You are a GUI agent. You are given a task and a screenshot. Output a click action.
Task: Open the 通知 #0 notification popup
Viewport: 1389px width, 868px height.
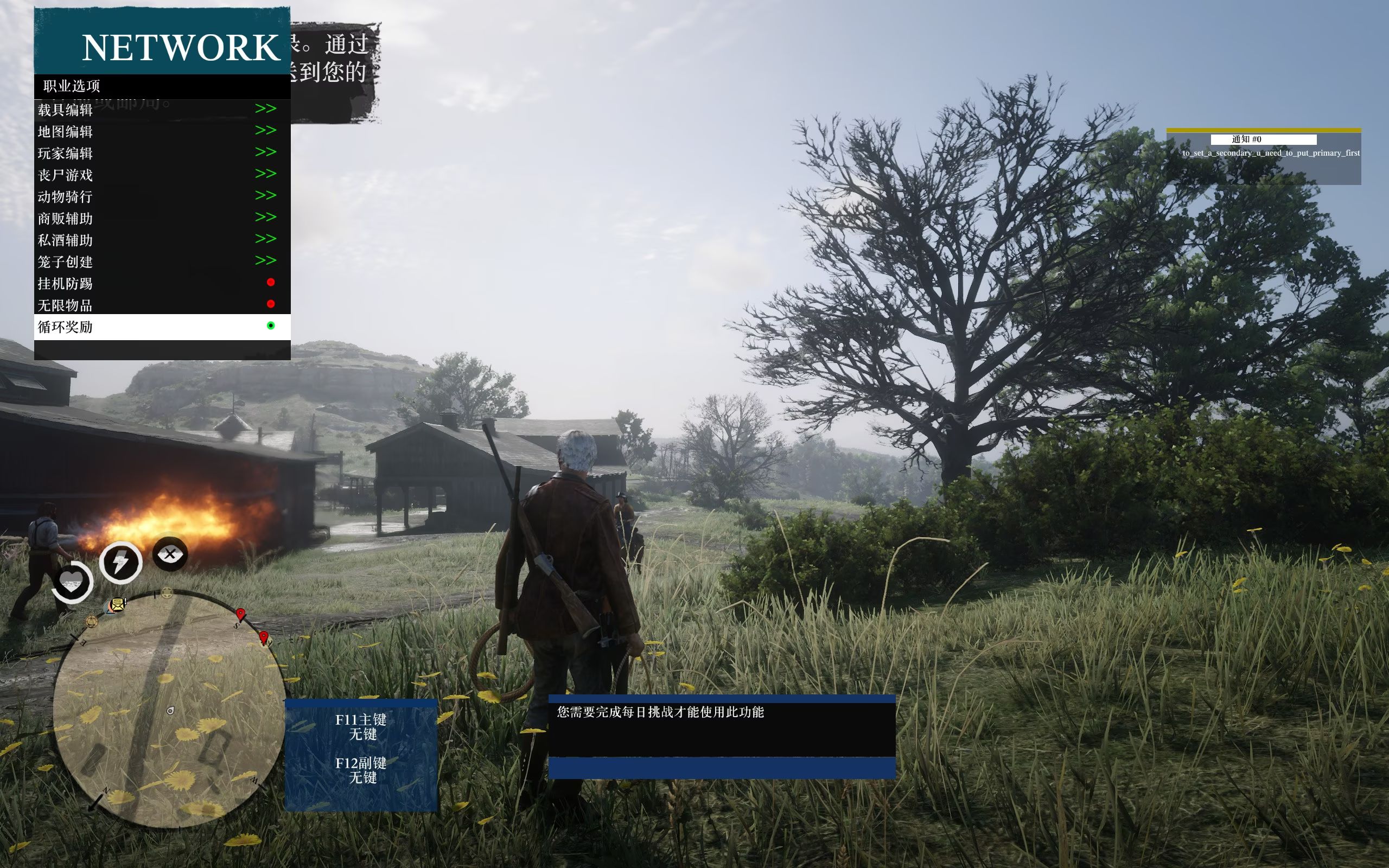(x=1263, y=139)
